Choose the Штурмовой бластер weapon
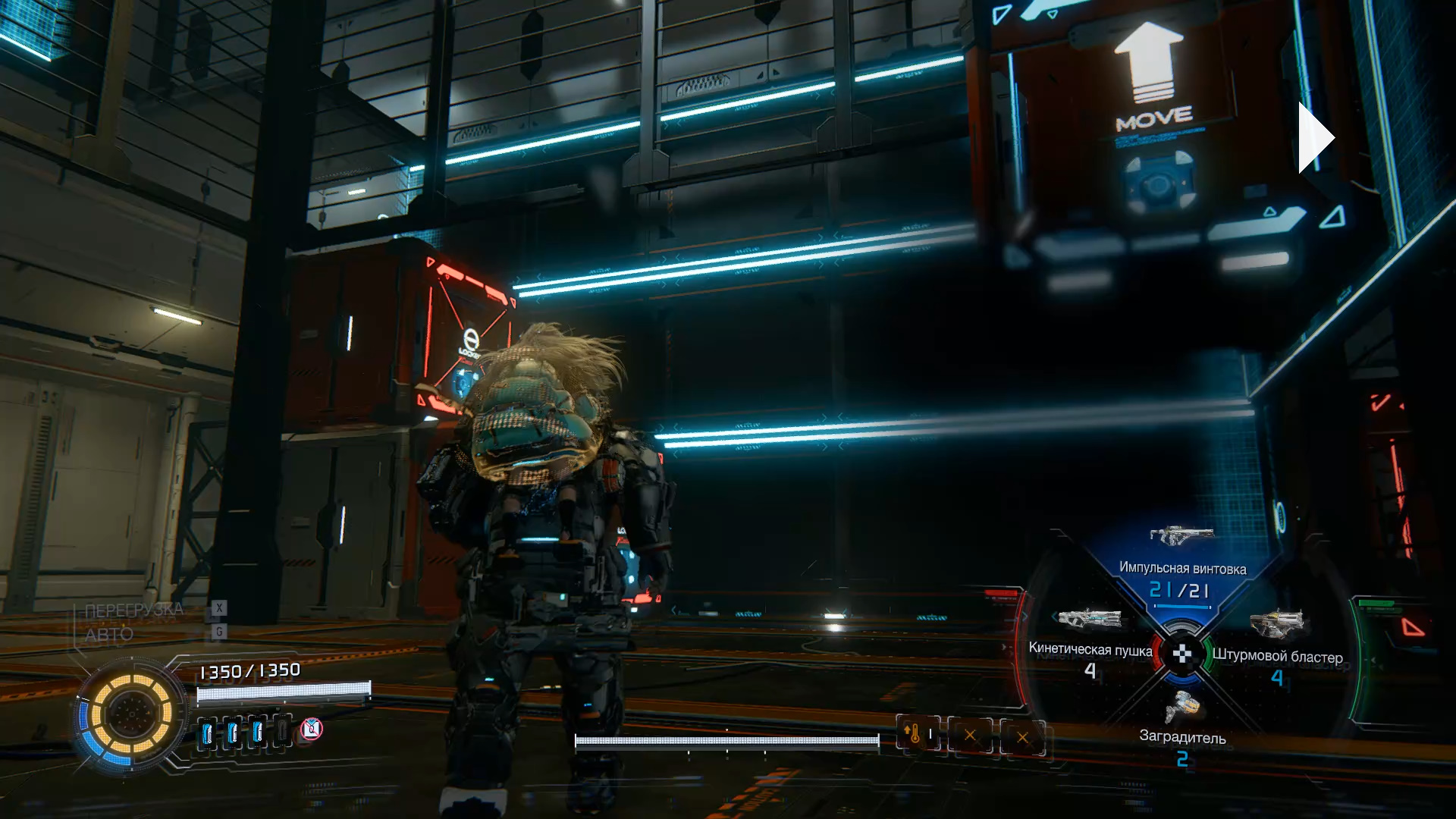Image resolution: width=1456 pixels, height=819 pixels. coord(1277,625)
